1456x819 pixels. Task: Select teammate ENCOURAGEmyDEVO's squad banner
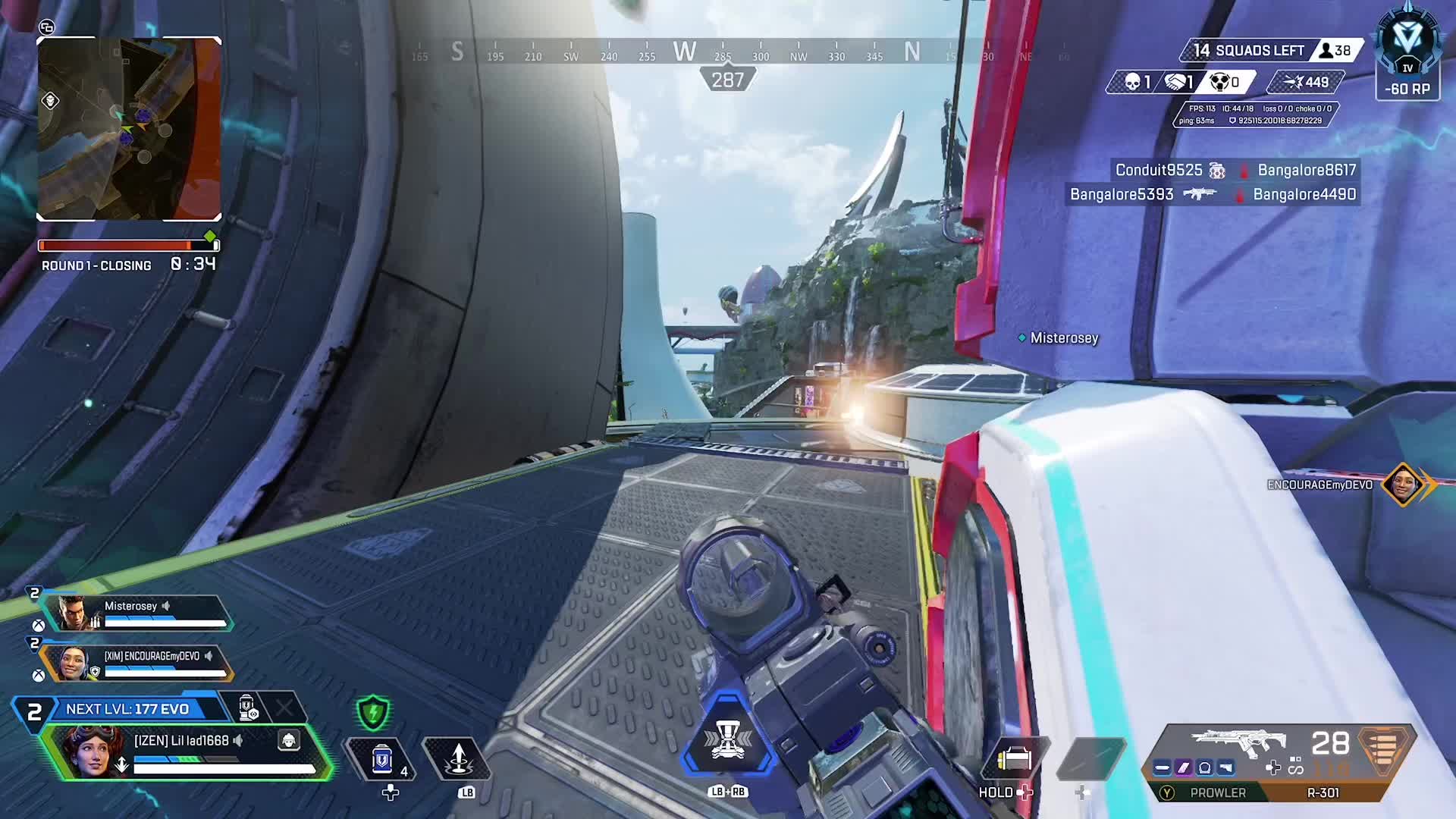click(x=136, y=664)
